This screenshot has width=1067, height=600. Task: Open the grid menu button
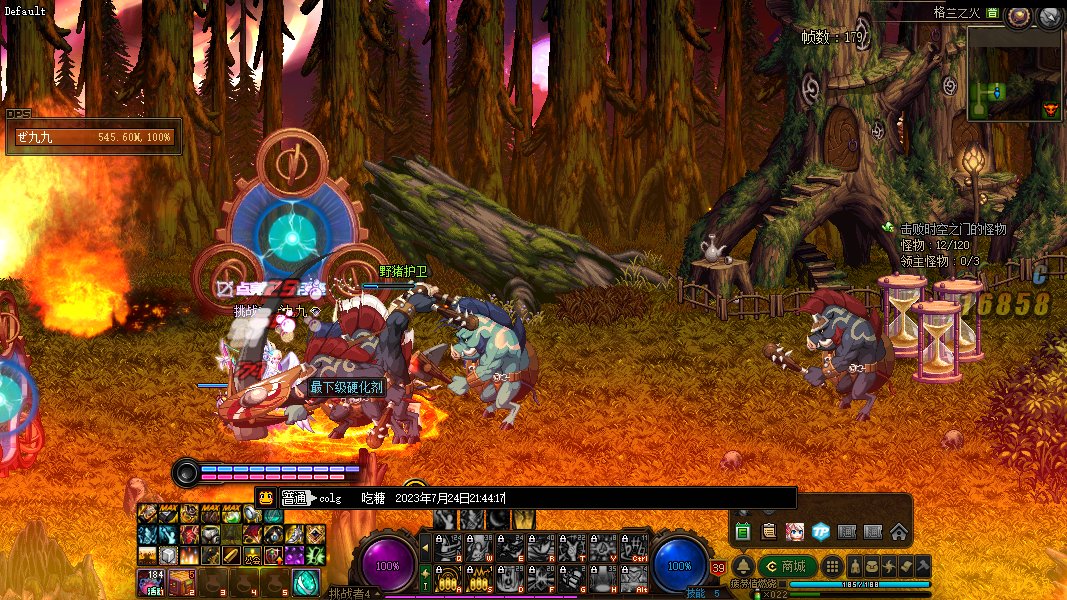pos(832,566)
